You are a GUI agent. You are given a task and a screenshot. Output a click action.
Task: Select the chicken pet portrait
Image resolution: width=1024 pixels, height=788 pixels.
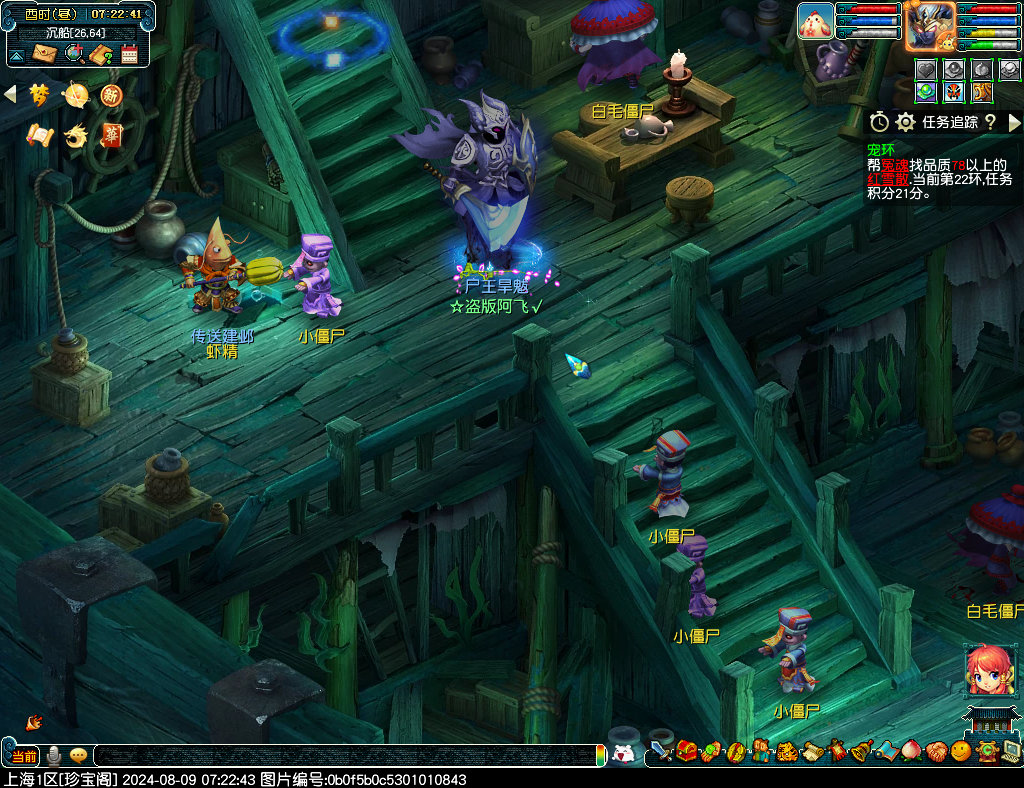[x=815, y=21]
